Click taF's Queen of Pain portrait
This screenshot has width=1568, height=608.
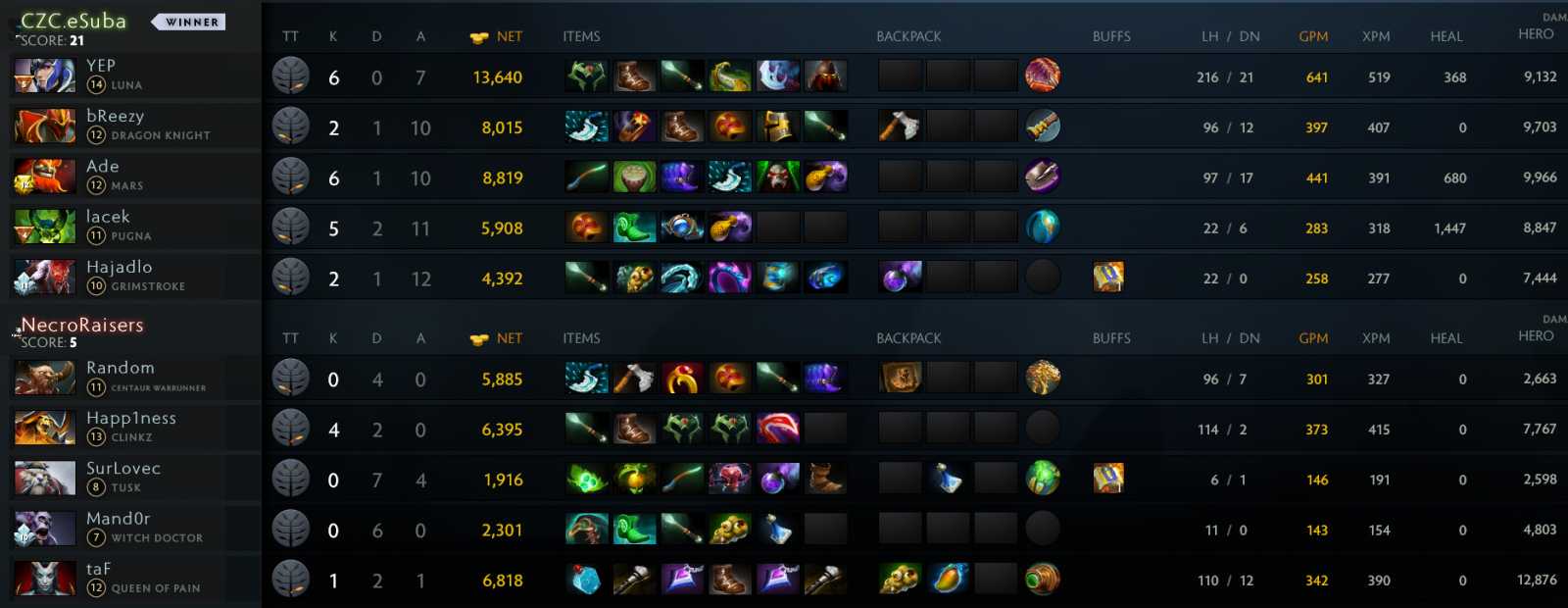[x=44, y=580]
